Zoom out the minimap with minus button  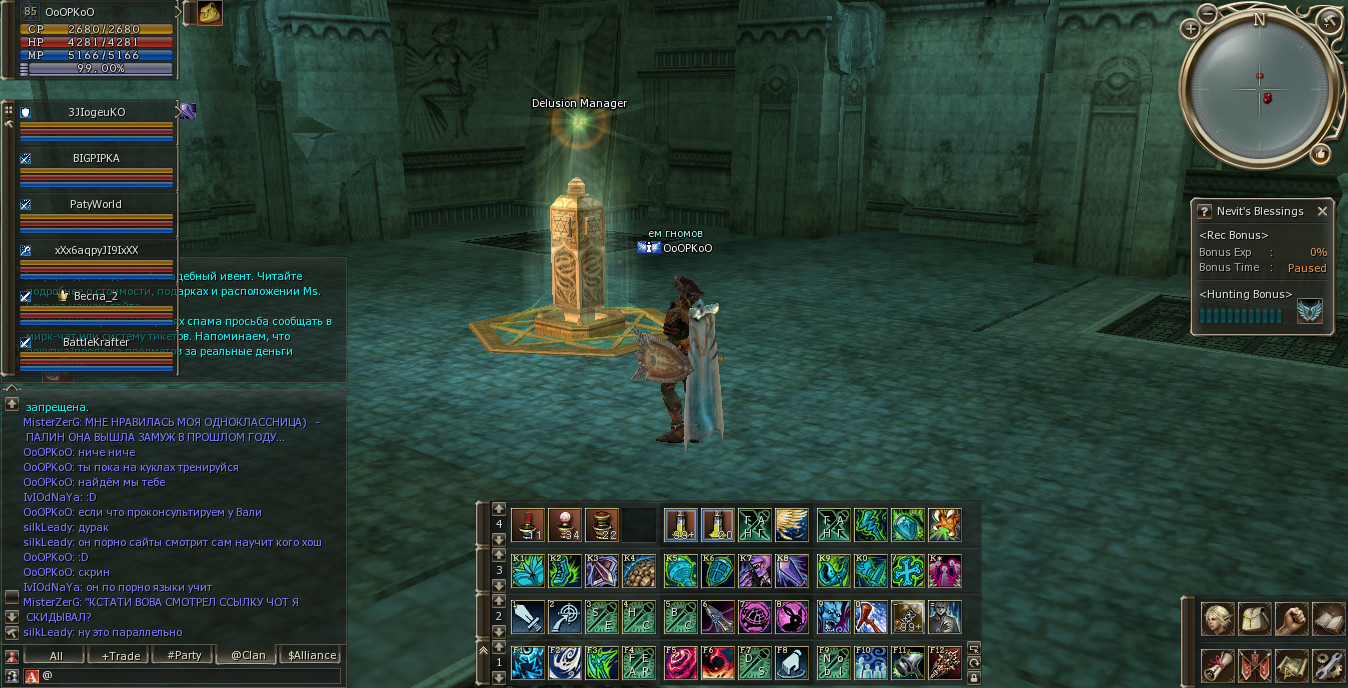point(1208,14)
